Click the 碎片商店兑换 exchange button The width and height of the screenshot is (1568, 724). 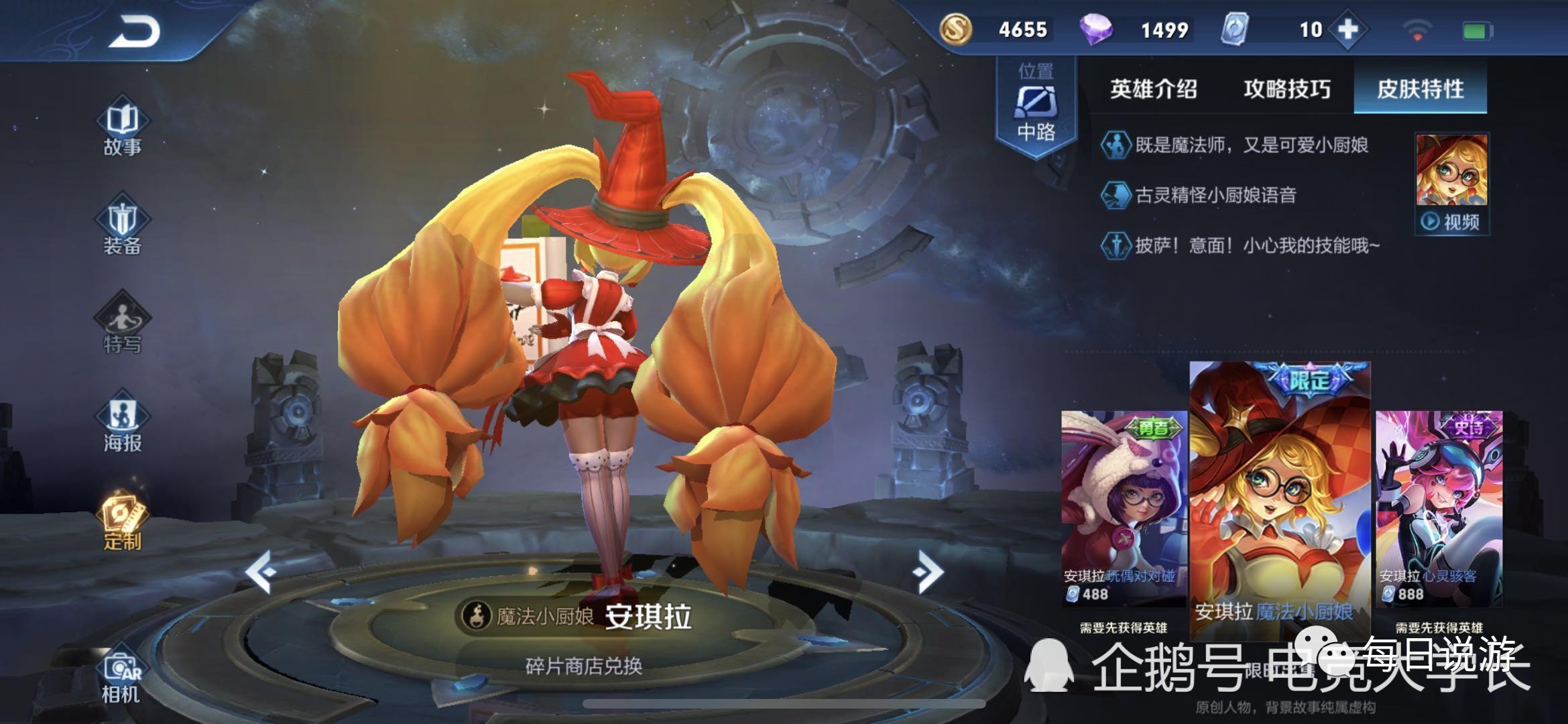point(584,666)
